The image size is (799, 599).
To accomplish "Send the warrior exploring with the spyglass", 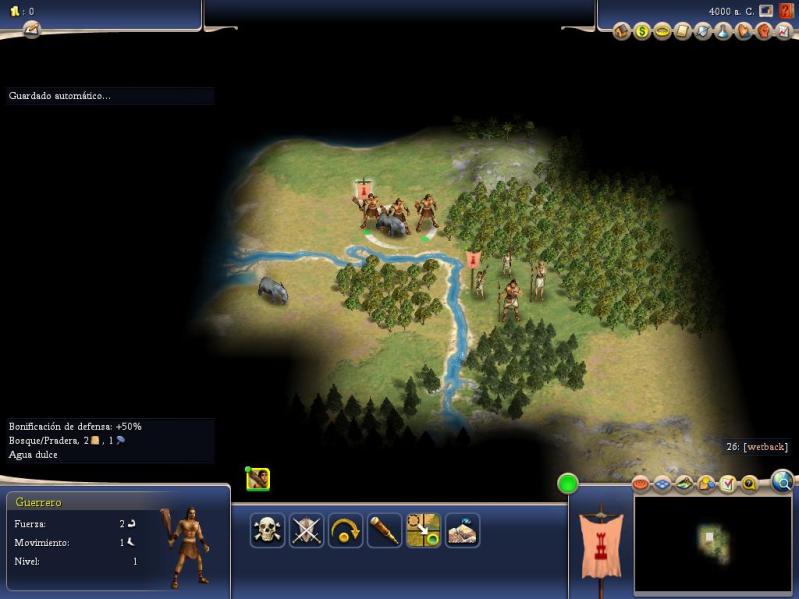I will pos(384,530).
